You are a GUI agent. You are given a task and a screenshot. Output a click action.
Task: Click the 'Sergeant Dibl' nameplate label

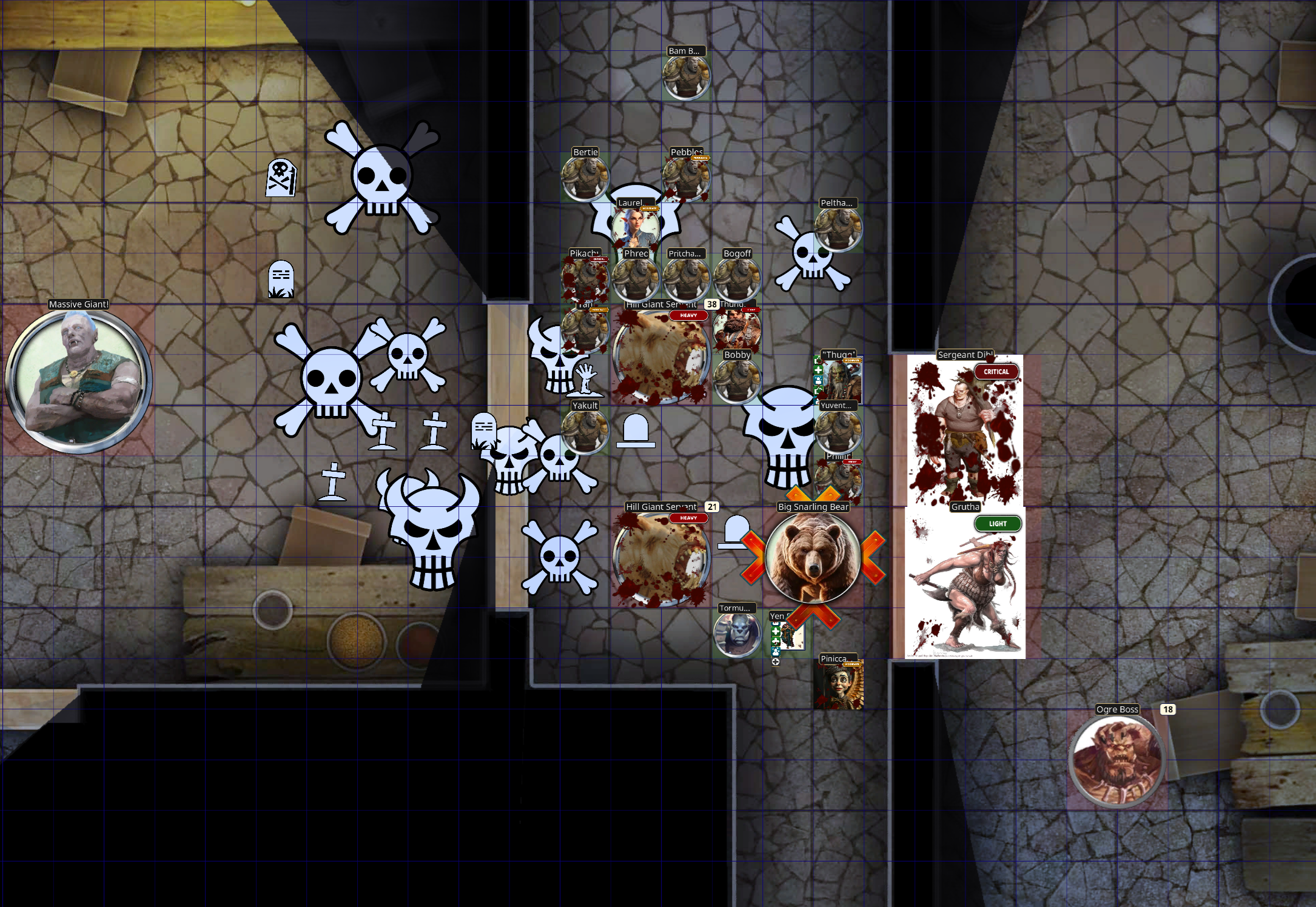(964, 355)
